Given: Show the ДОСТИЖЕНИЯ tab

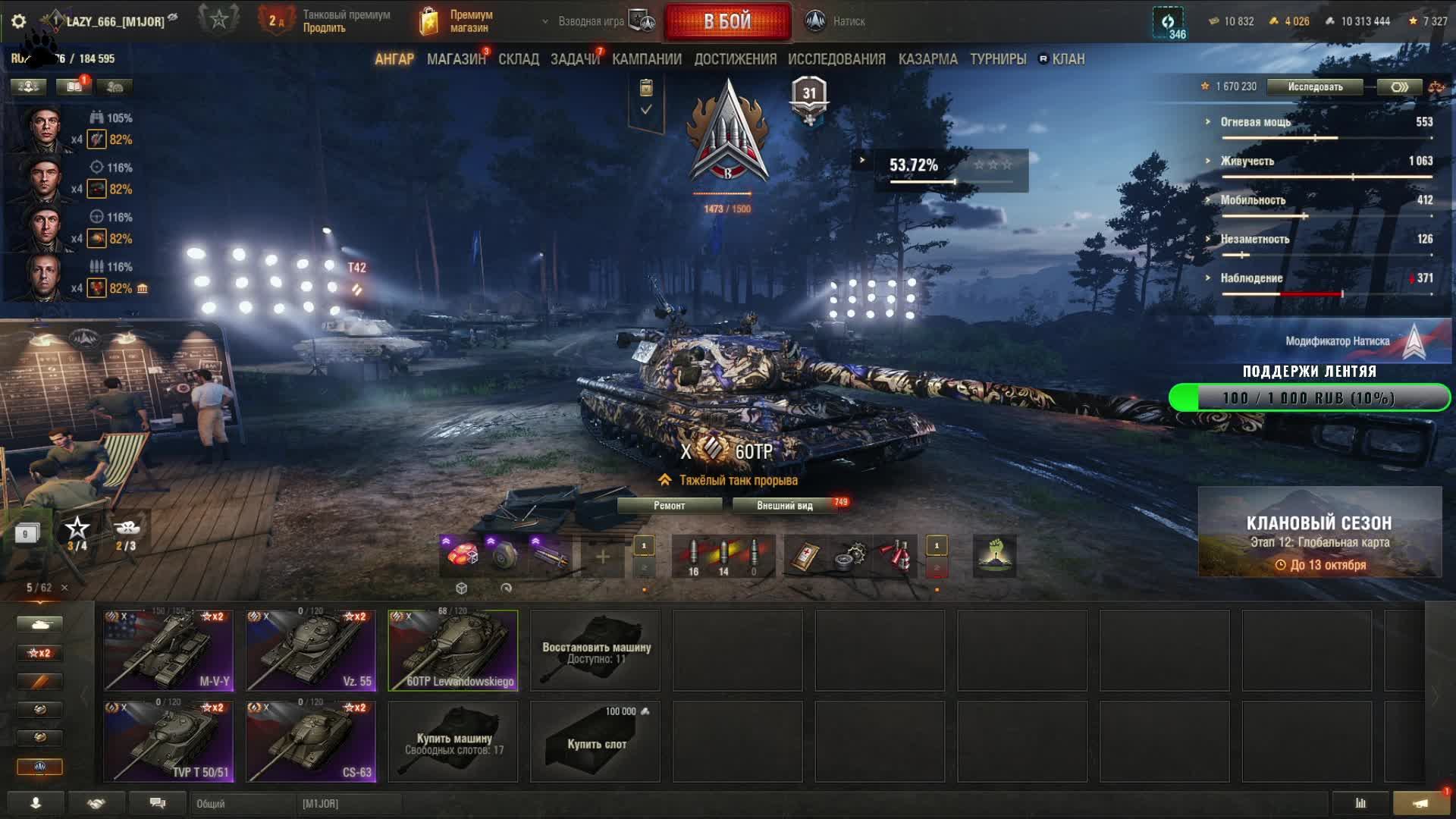Looking at the screenshot, I should (736, 59).
